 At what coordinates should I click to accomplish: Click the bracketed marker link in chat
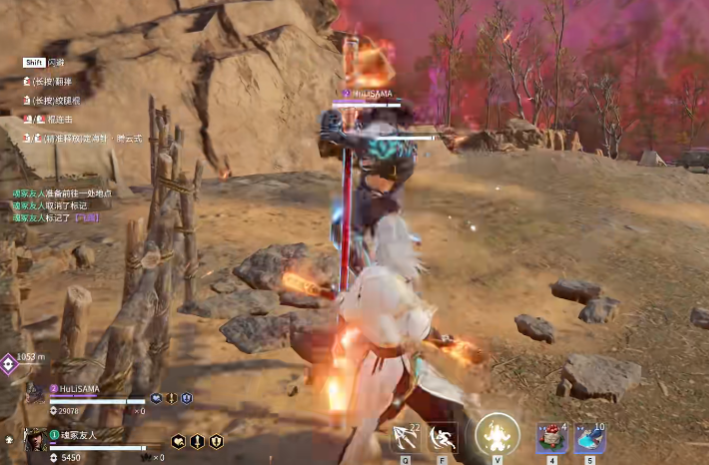86,217
